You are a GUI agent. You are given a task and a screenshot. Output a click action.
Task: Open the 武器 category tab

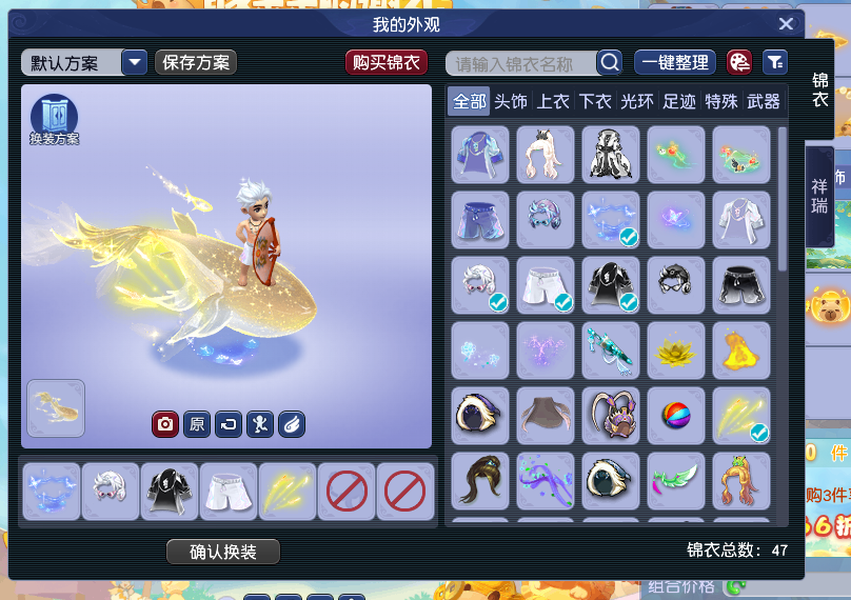tap(763, 101)
